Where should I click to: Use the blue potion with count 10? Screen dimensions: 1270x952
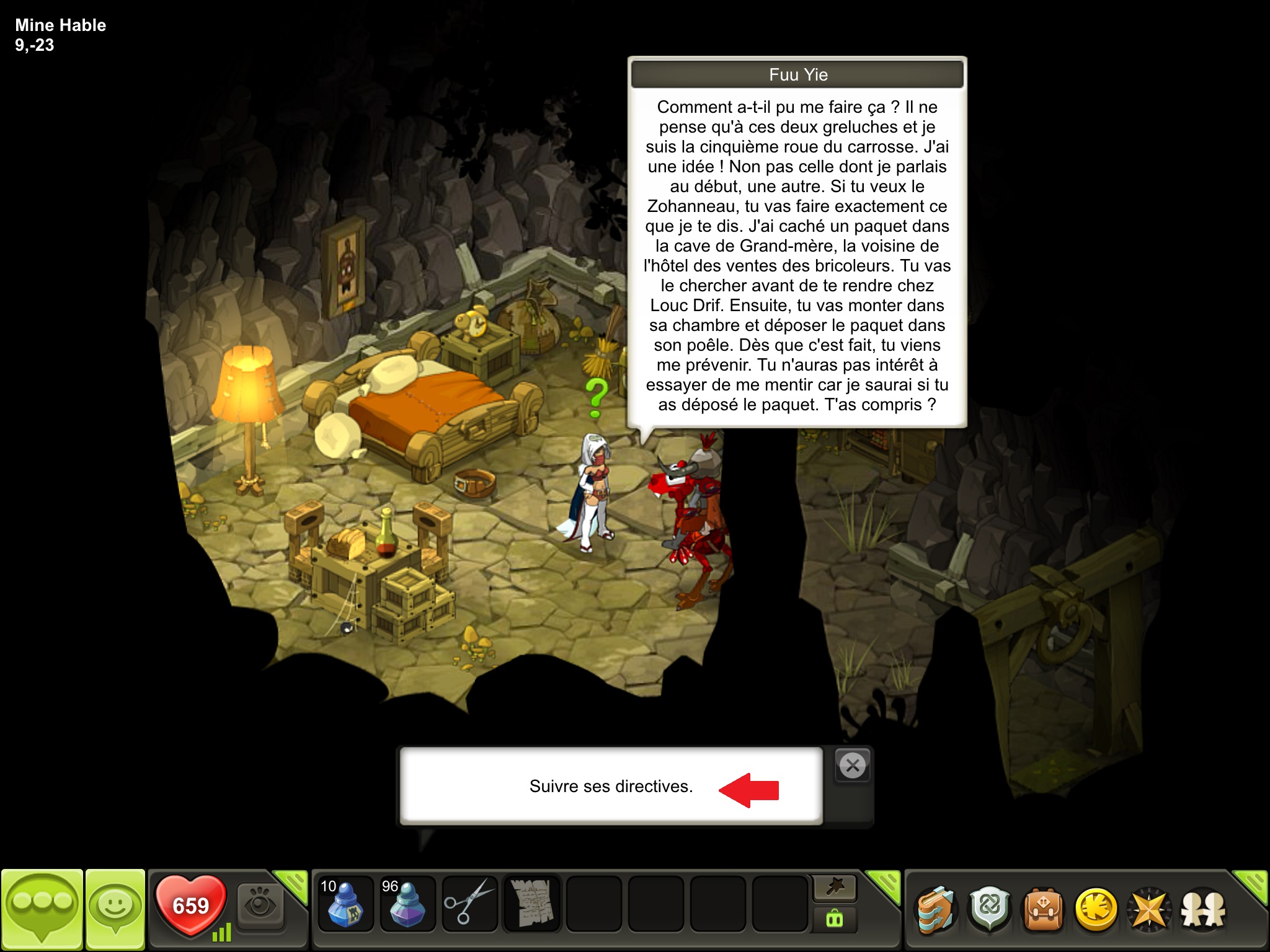(x=345, y=904)
